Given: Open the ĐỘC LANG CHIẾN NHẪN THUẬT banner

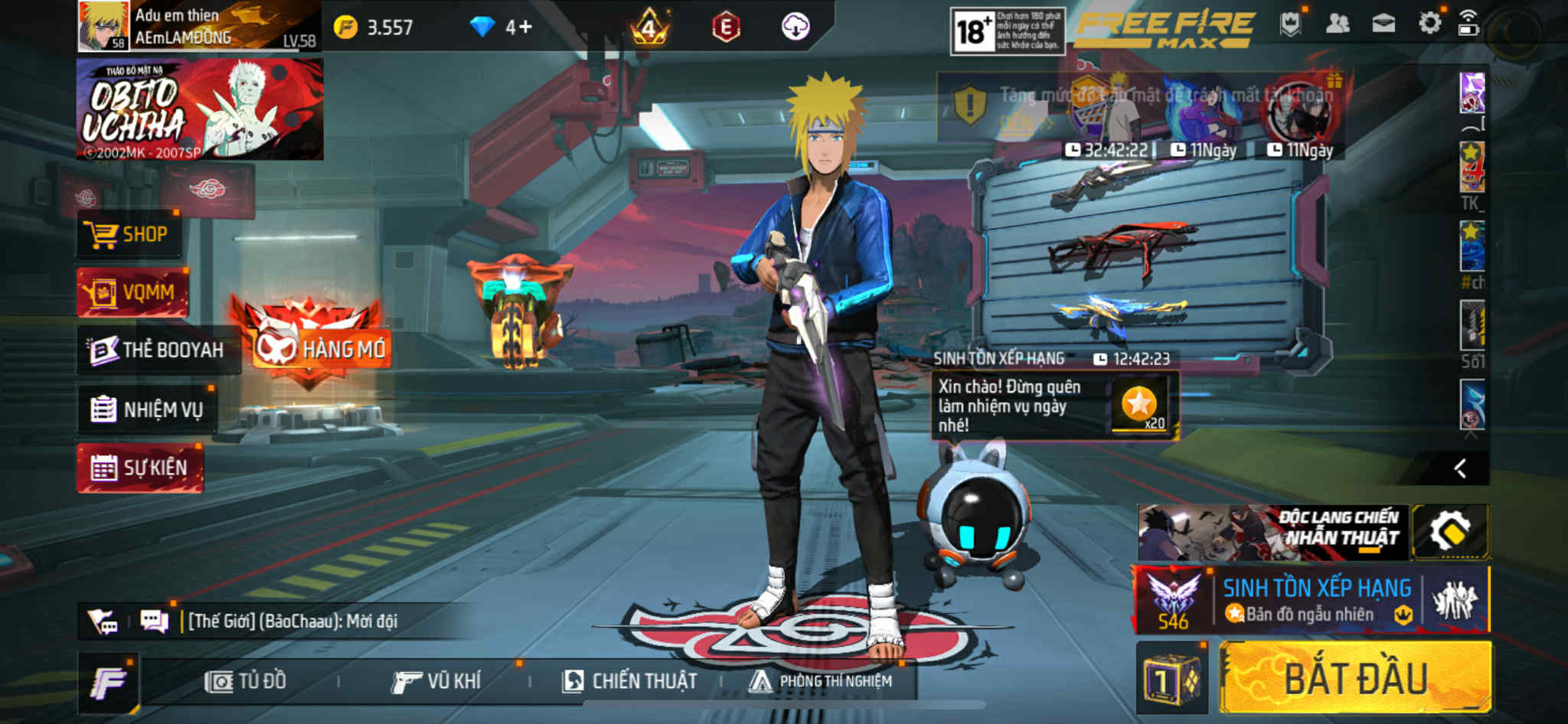Looking at the screenshot, I should (1272, 532).
